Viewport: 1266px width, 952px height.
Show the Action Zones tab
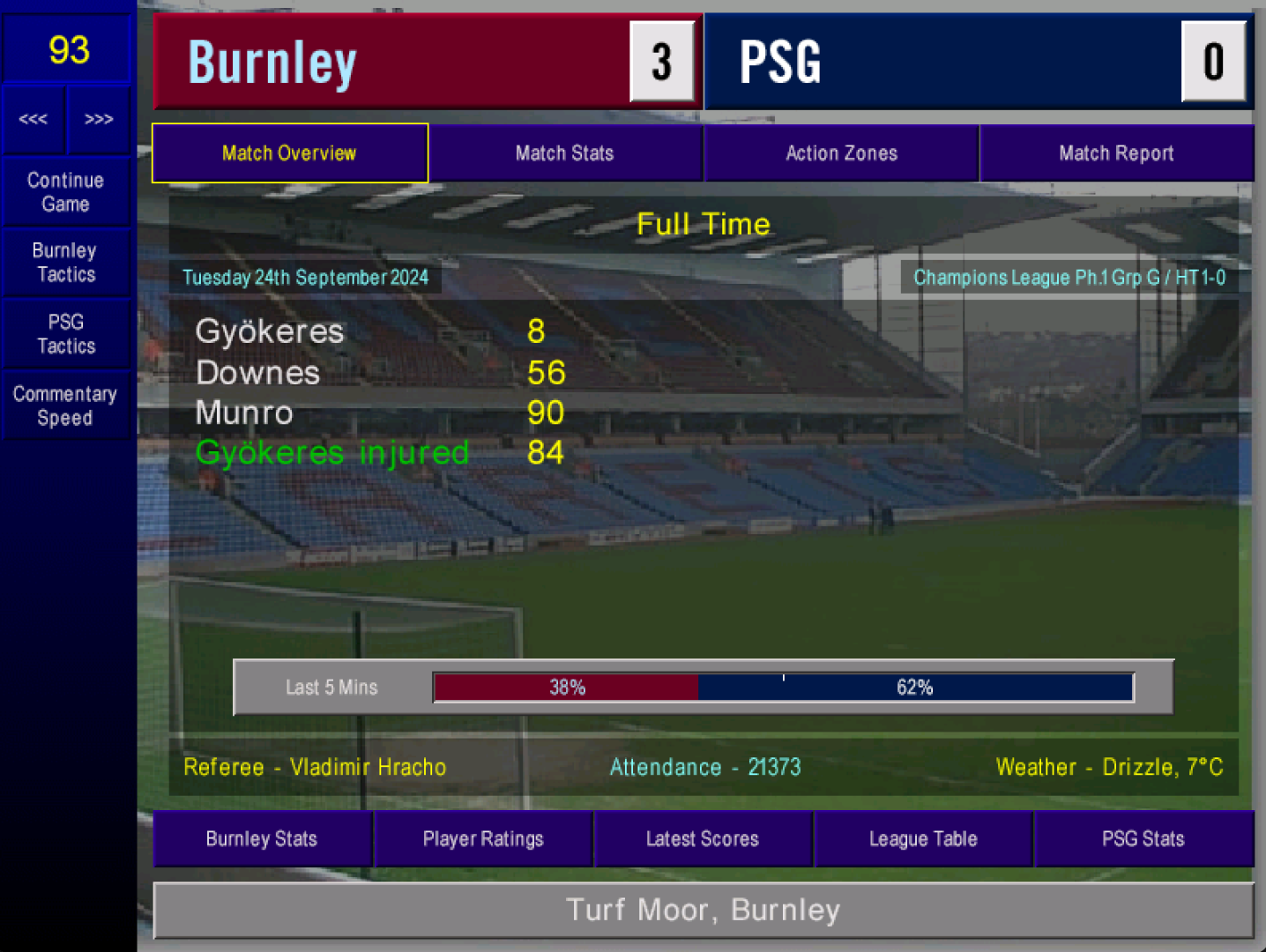[x=841, y=153]
